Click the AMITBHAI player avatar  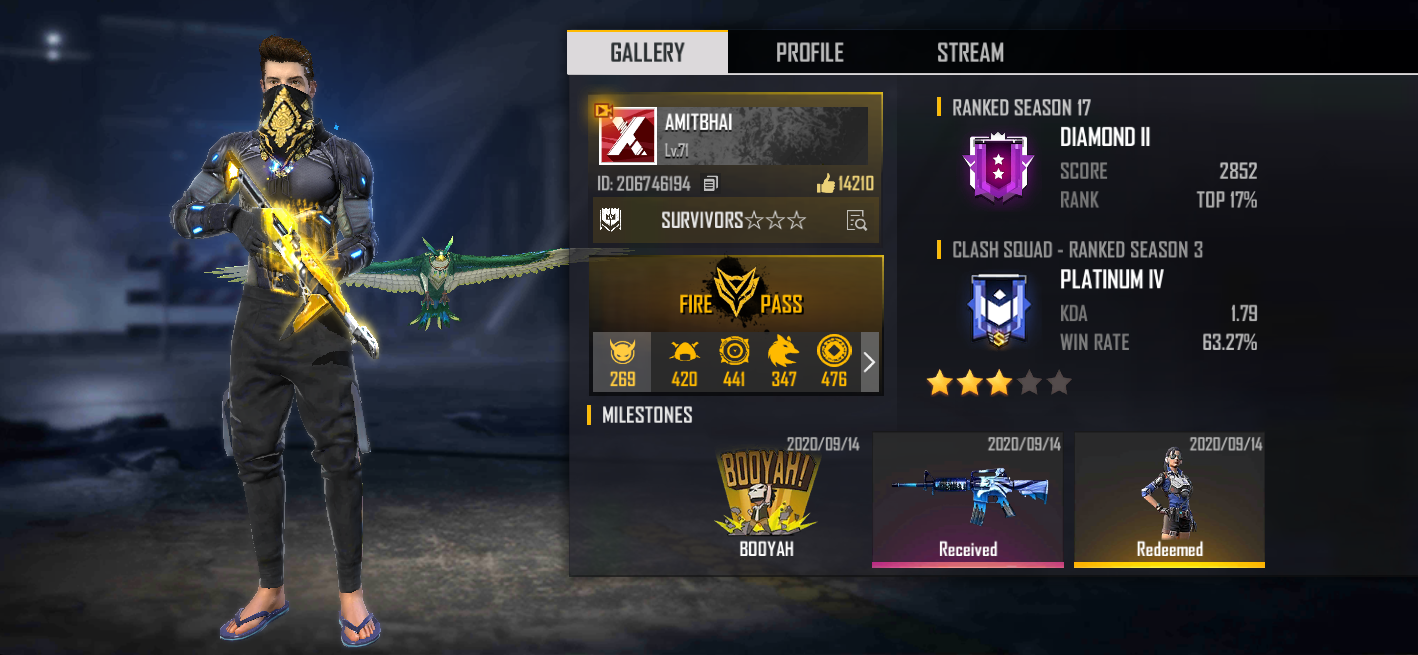[x=627, y=136]
